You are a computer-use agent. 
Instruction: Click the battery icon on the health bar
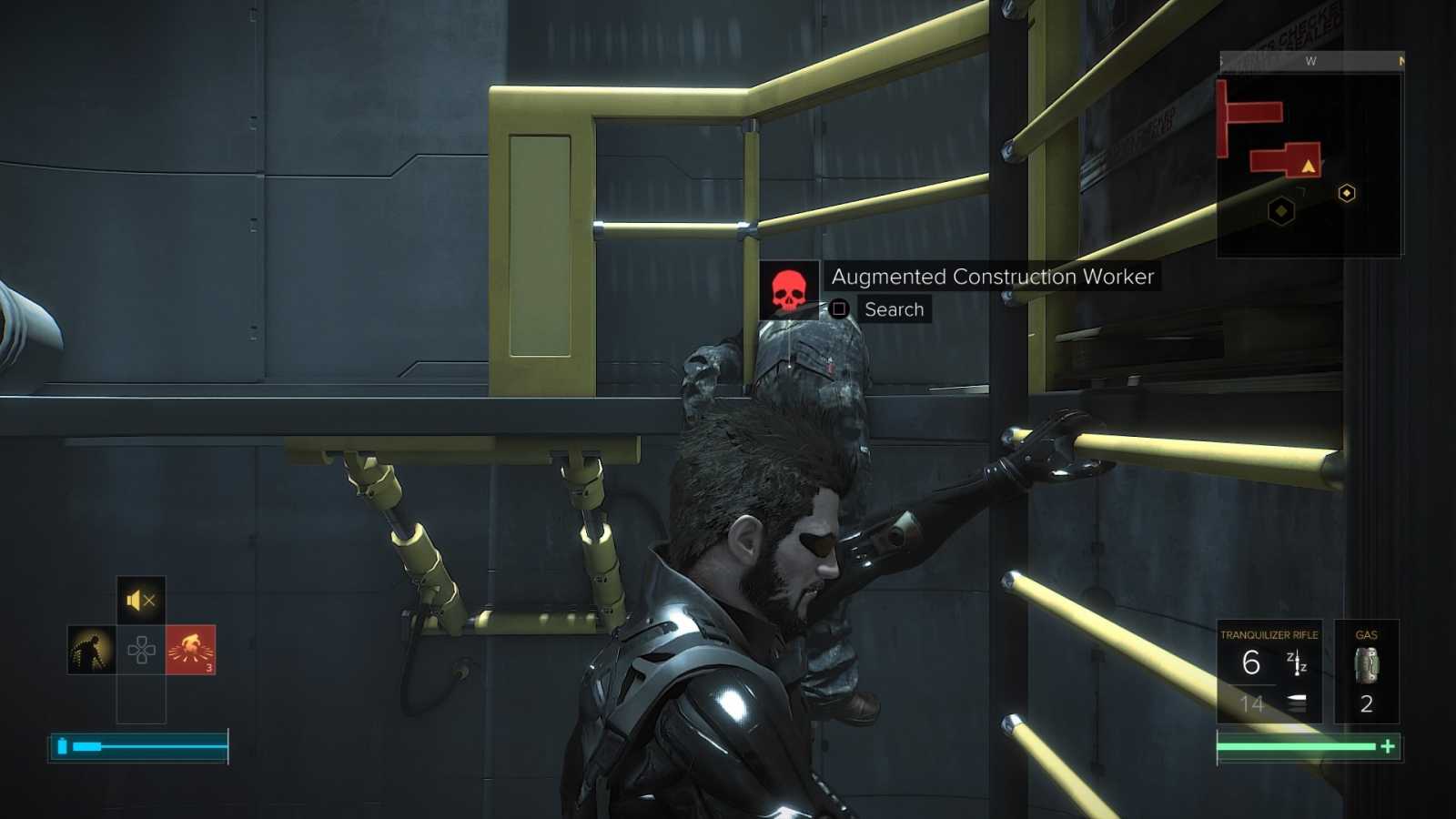[x=62, y=746]
